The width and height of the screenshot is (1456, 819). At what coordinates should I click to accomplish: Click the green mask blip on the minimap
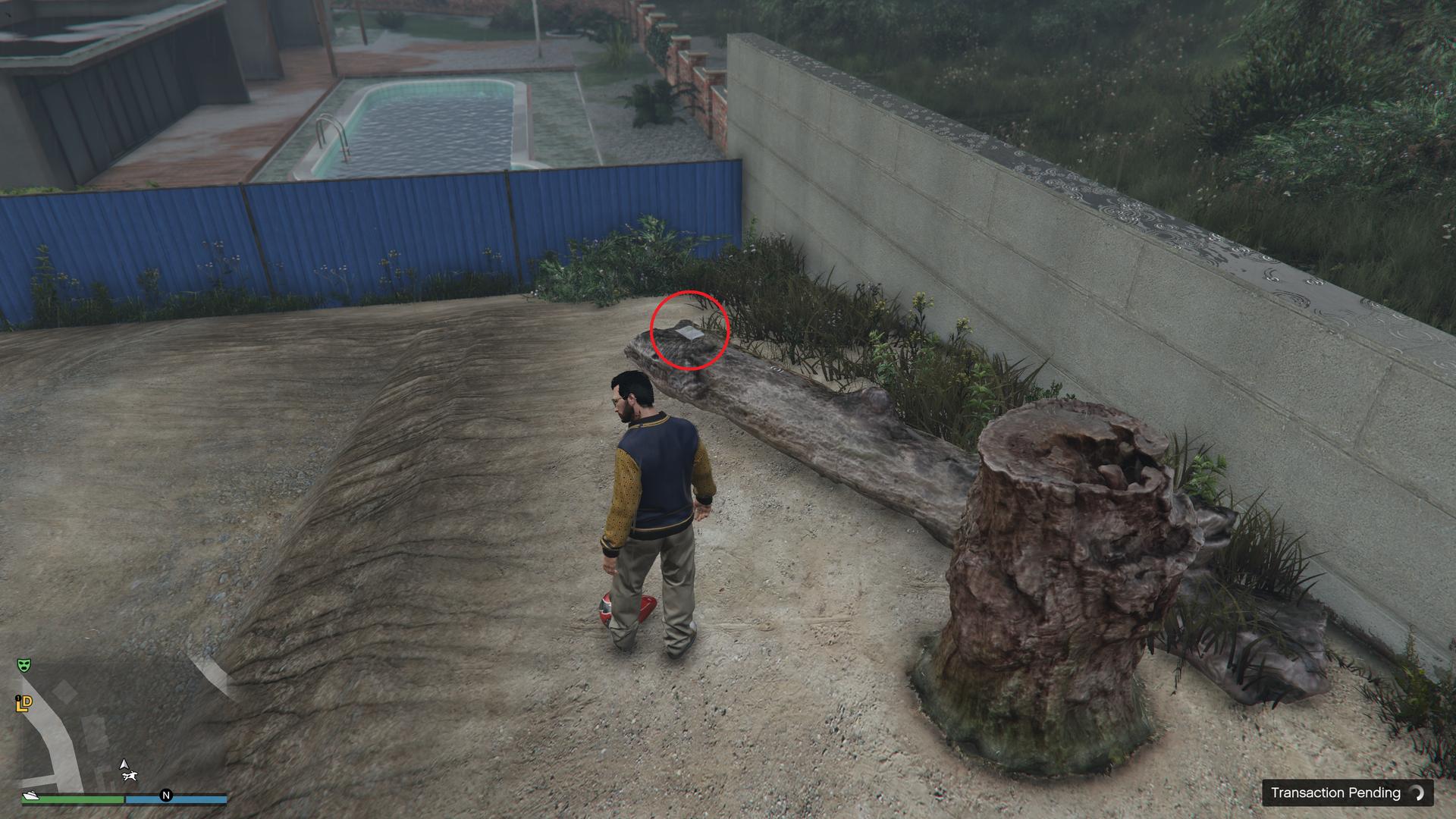click(24, 665)
